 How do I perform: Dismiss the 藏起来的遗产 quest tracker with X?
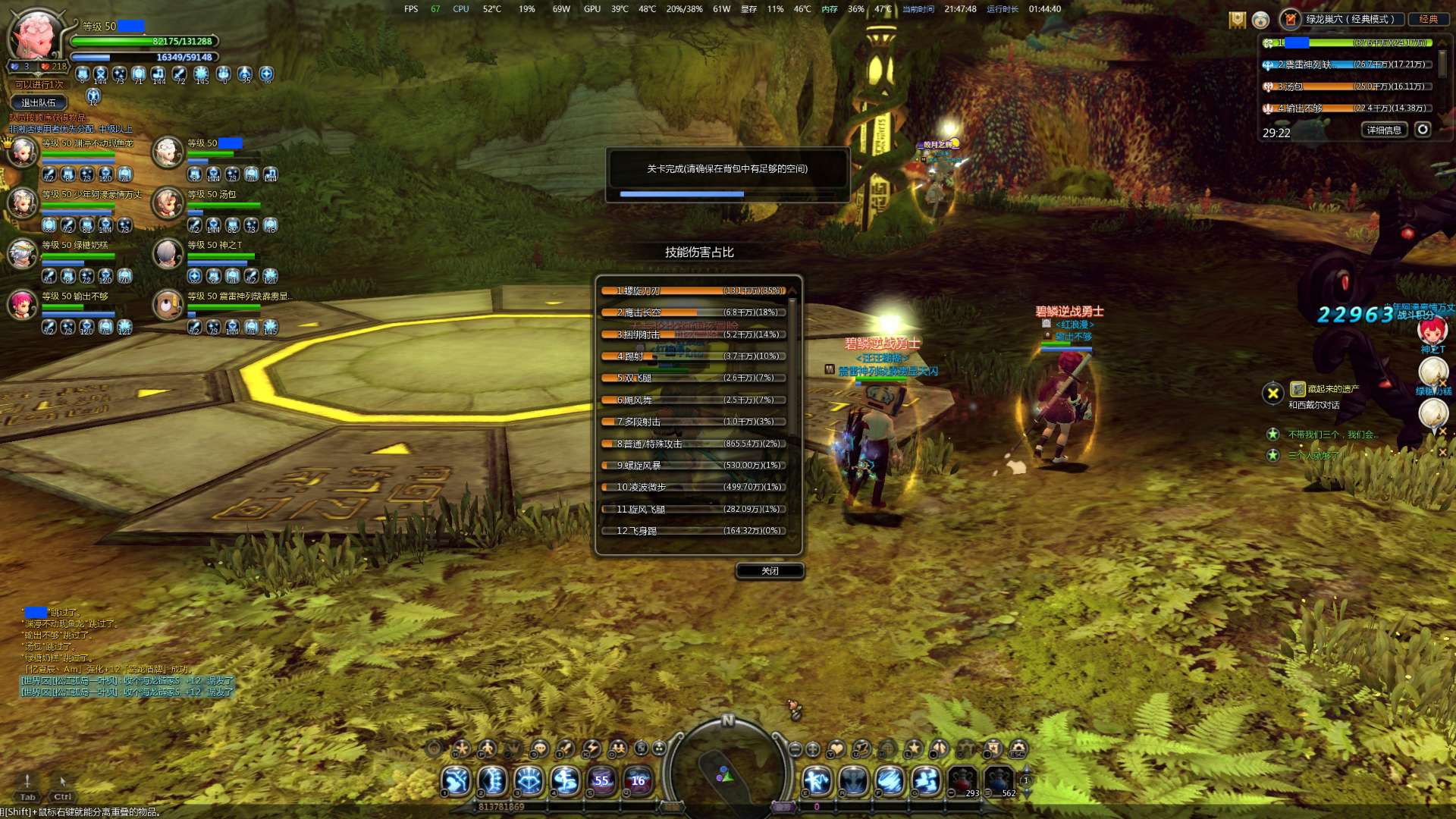point(1273,393)
